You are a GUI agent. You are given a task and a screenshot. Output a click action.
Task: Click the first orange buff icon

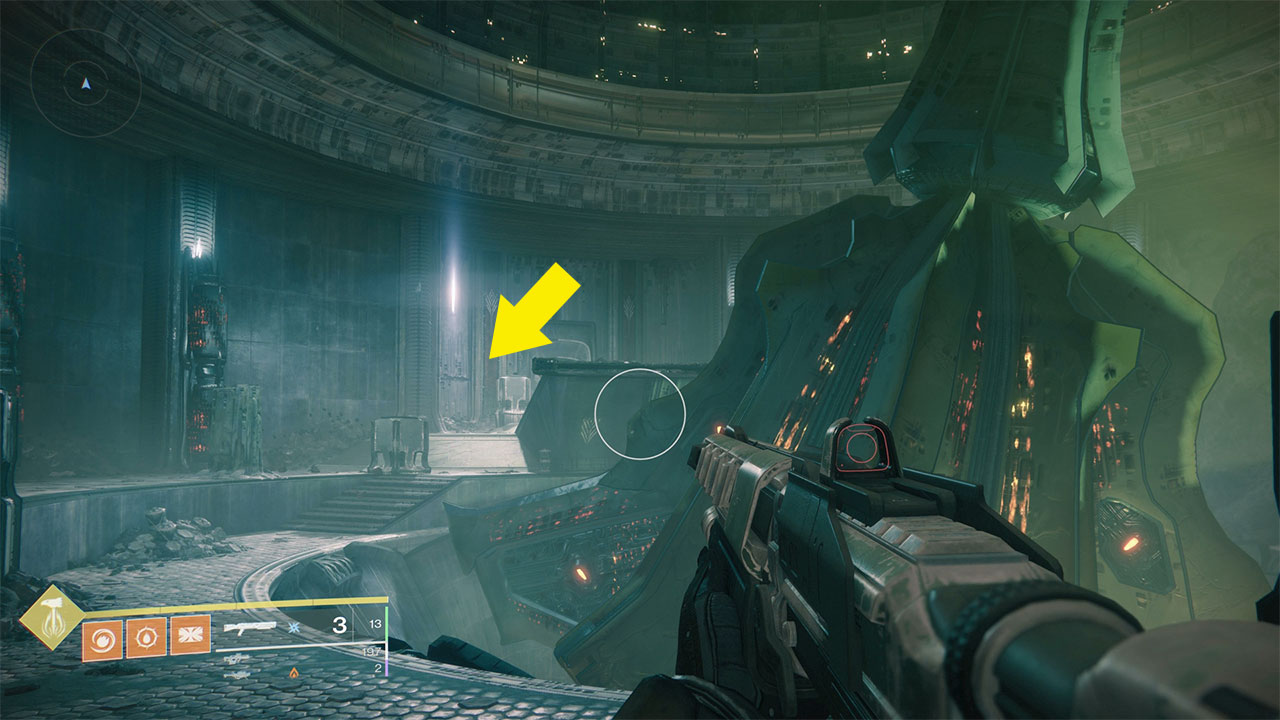(x=103, y=637)
